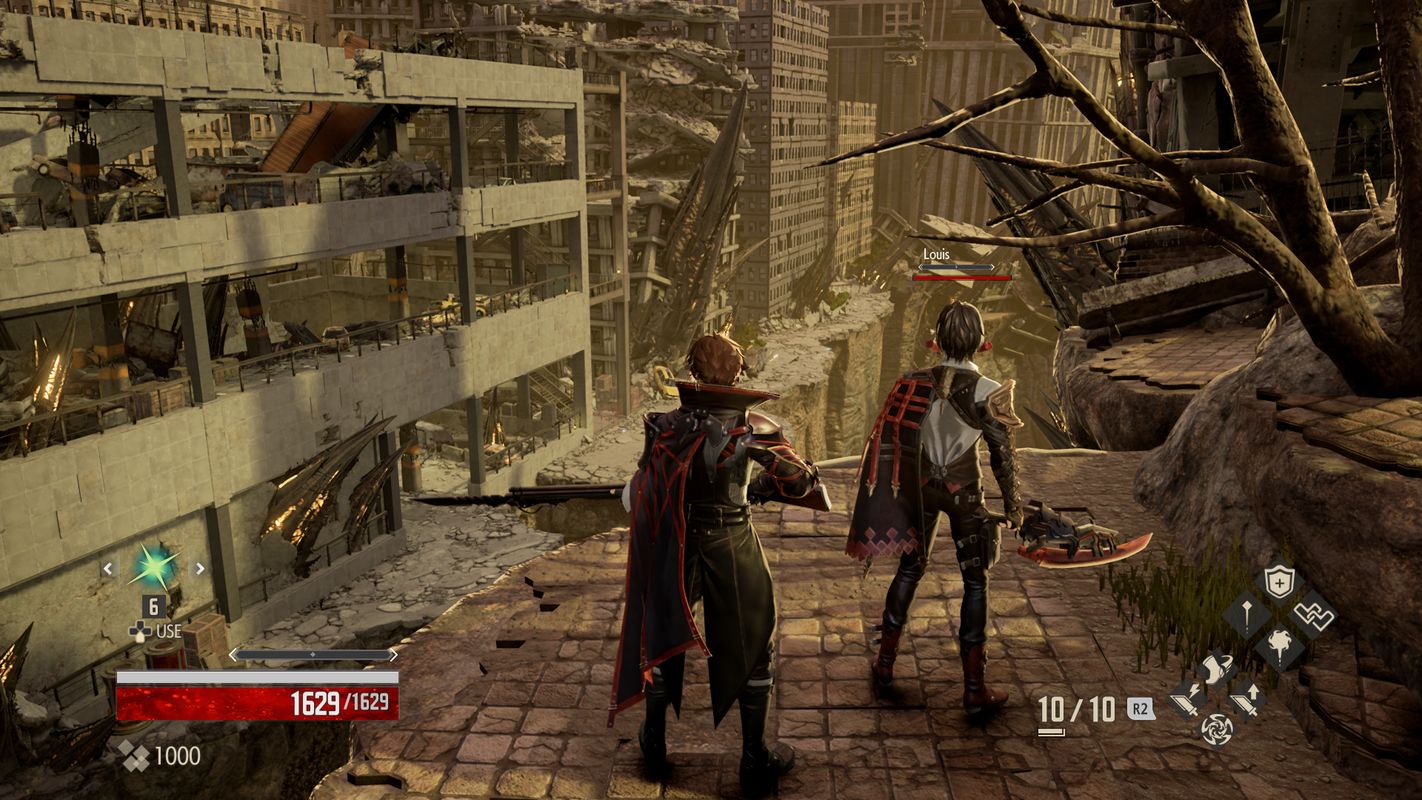Select the boot kick gift icon

pyautogui.click(x=1216, y=668)
